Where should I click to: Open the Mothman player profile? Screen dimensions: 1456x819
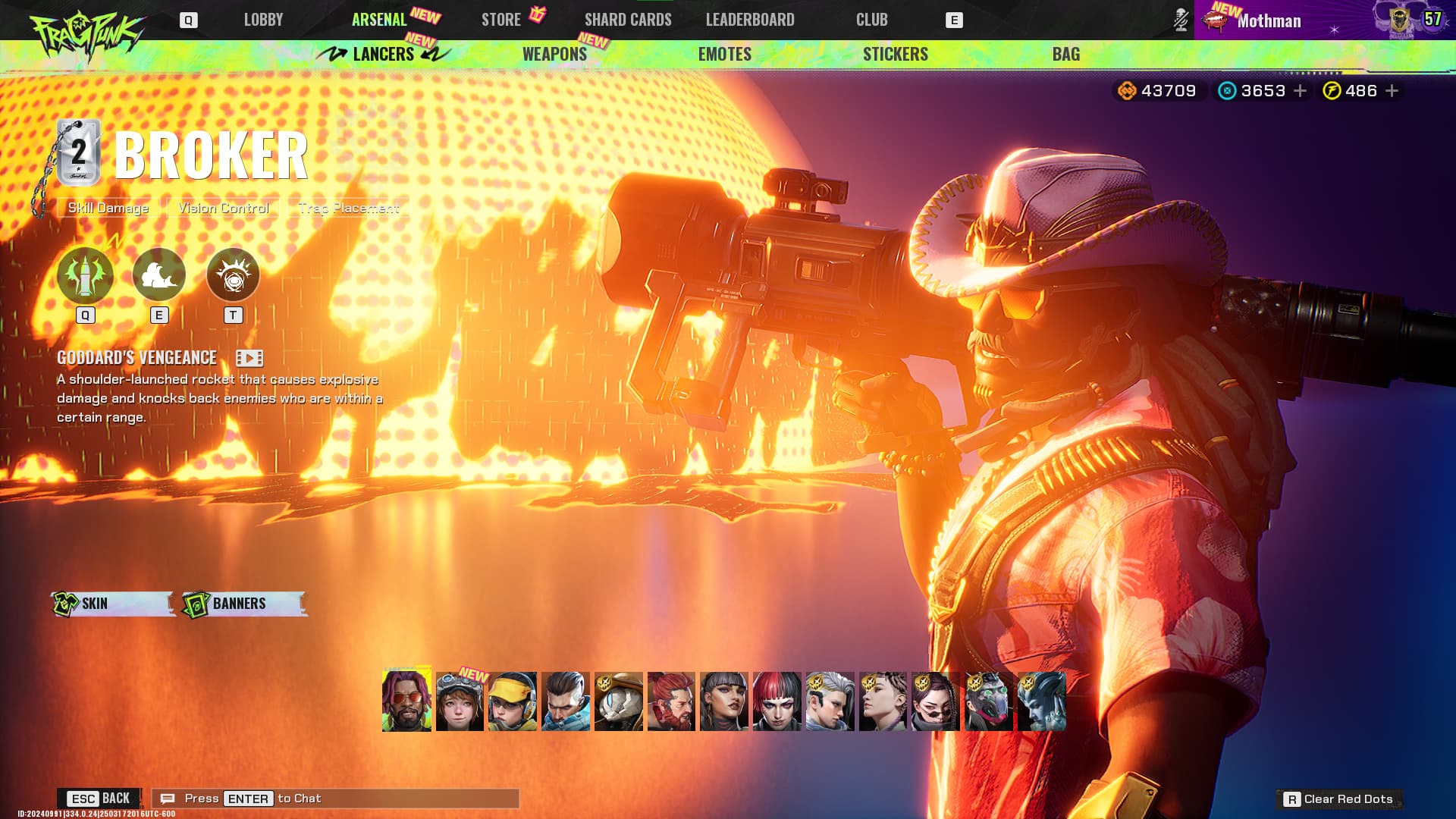coord(1269,20)
